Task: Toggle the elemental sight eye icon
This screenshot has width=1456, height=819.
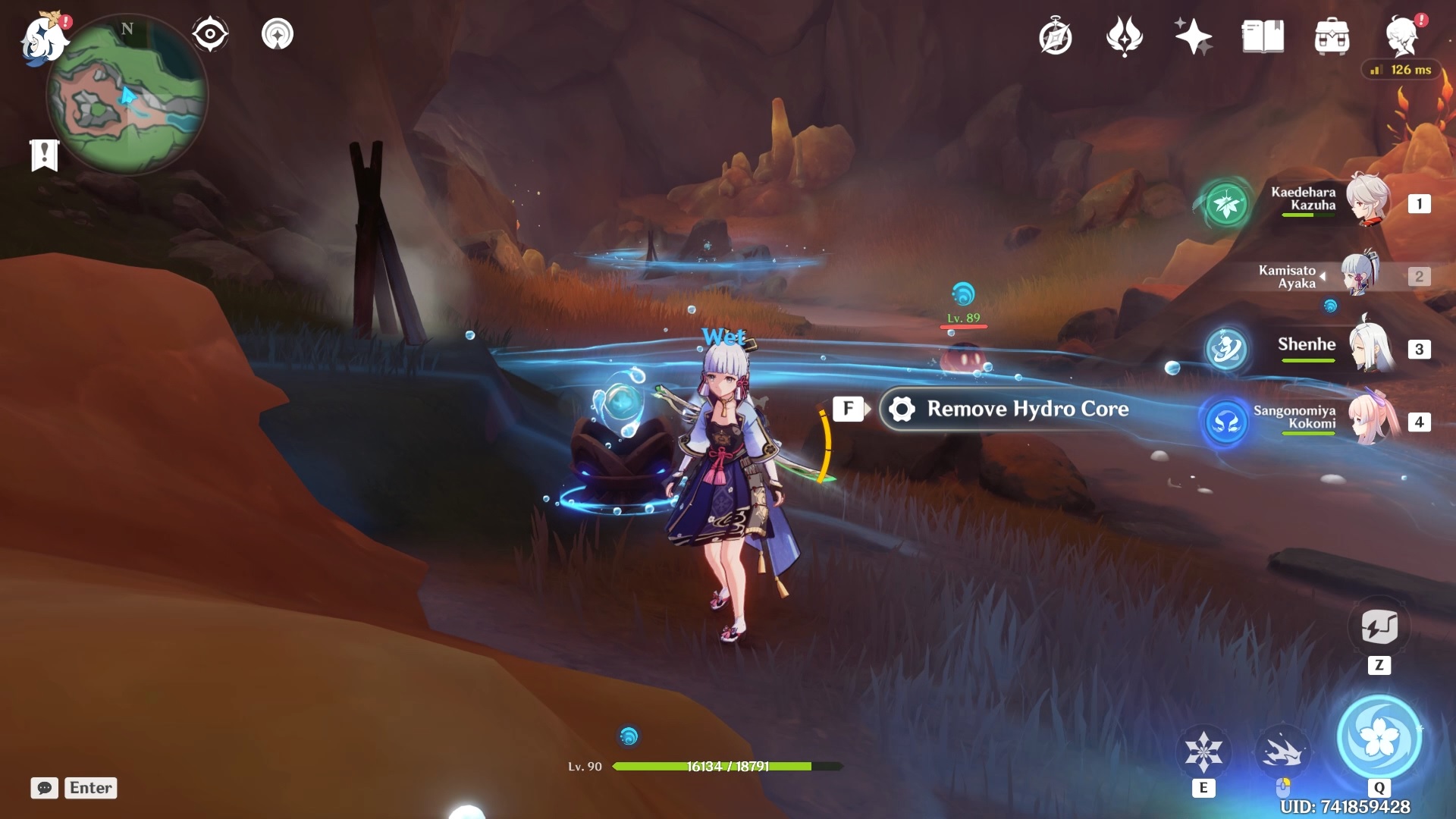Action: tap(209, 34)
